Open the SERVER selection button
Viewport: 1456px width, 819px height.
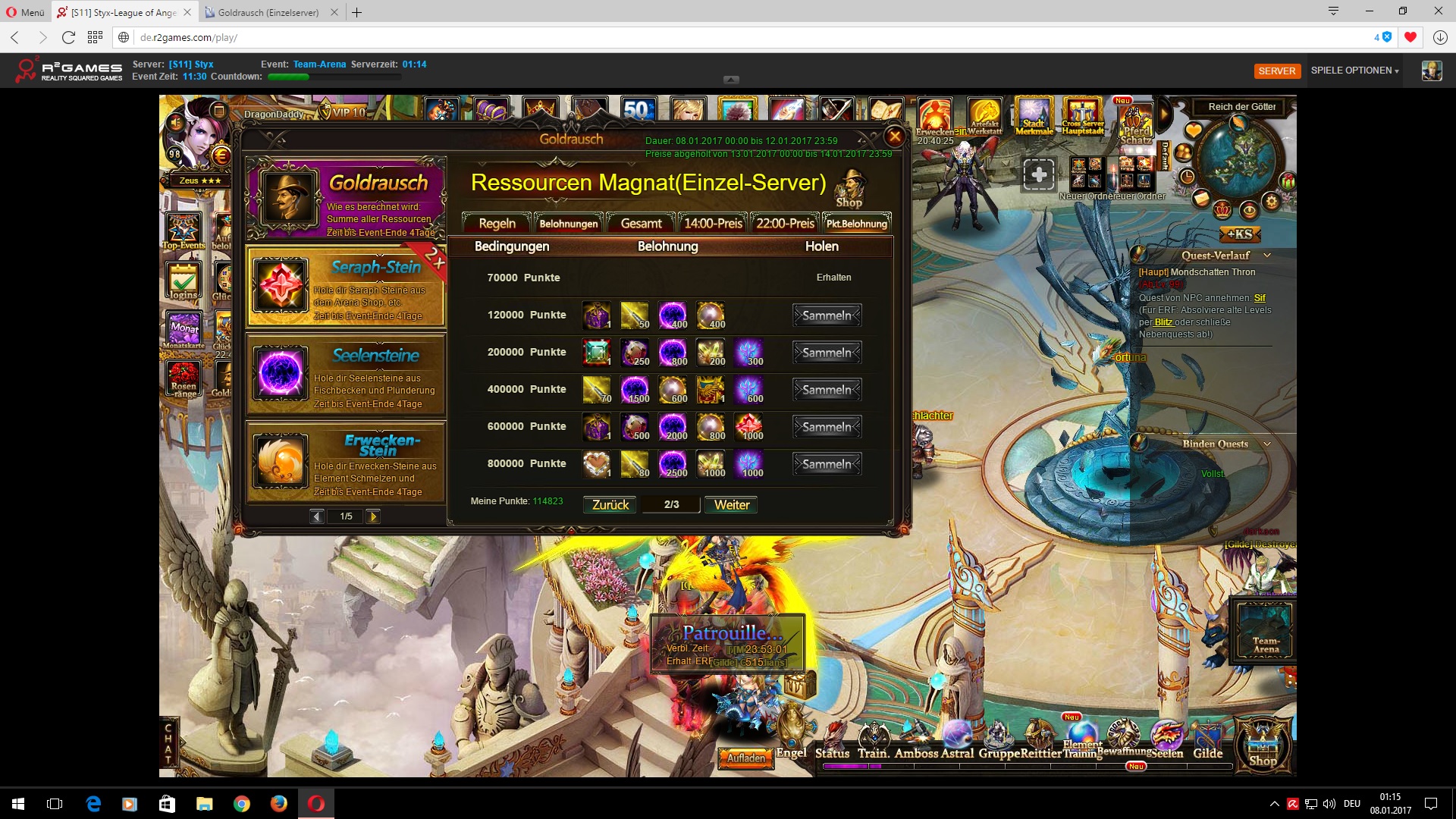(1277, 71)
